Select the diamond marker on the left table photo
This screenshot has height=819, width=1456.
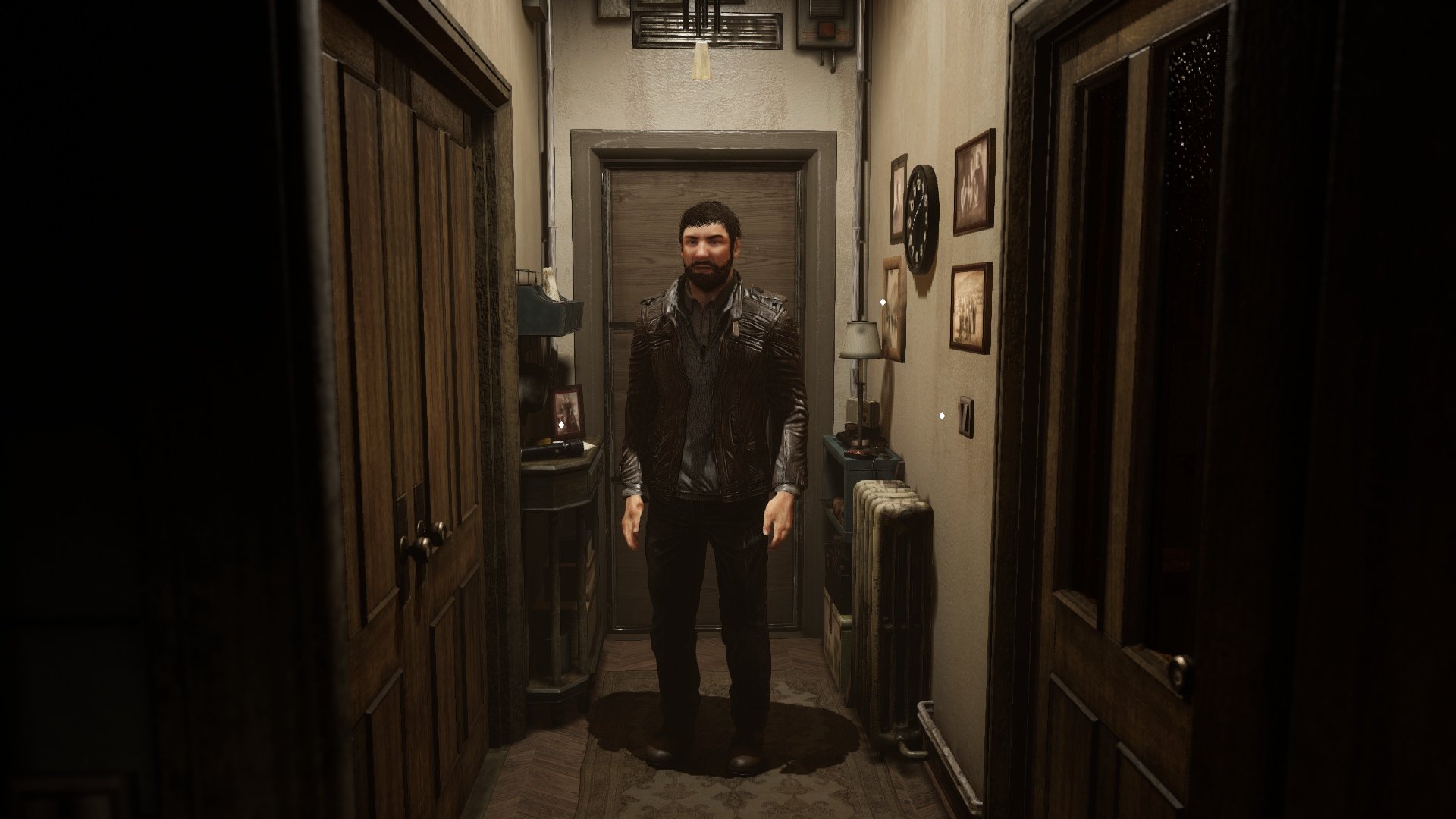(561, 425)
